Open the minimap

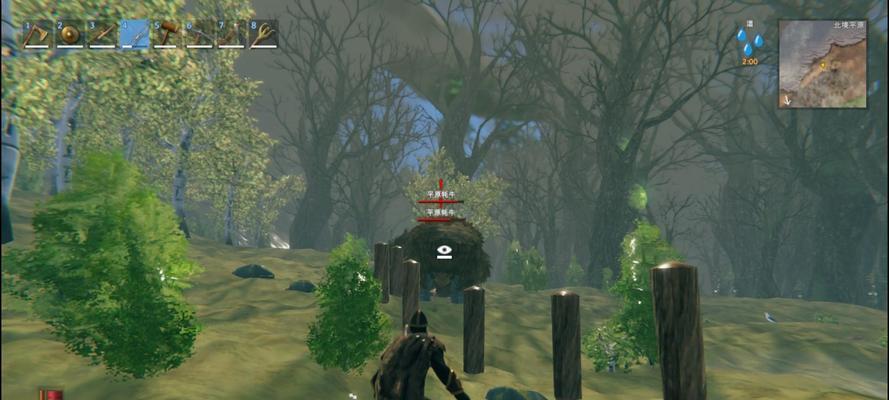tap(823, 64)
